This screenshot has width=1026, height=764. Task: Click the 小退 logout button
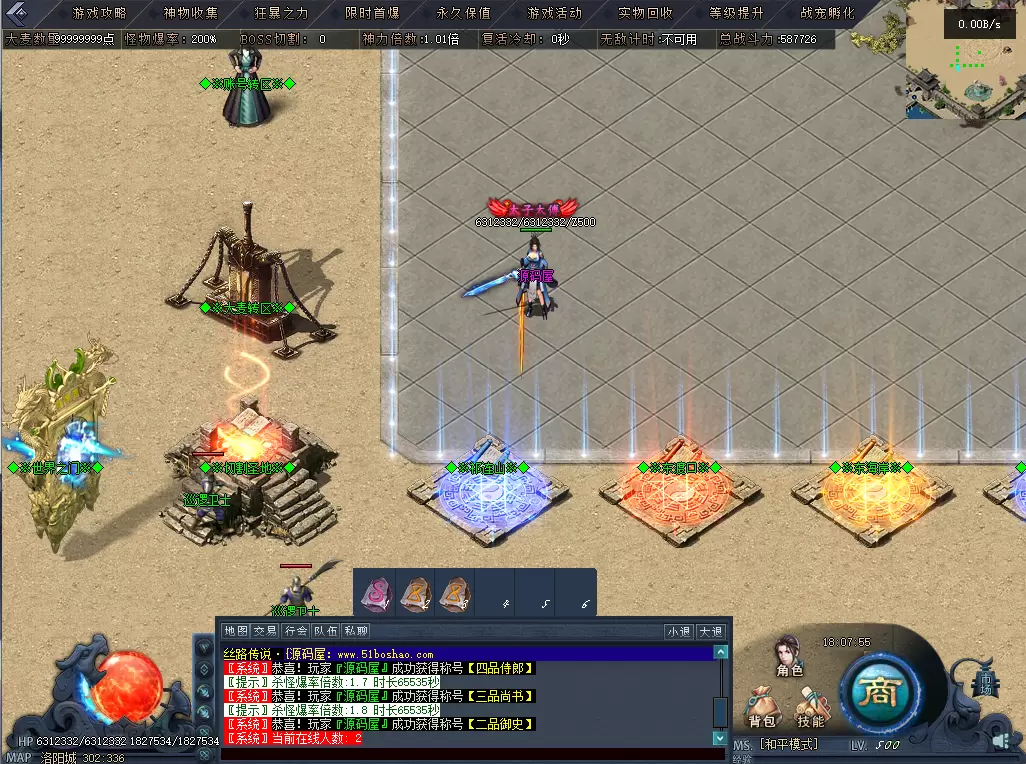pyautogui.click(x=678, y=631)
